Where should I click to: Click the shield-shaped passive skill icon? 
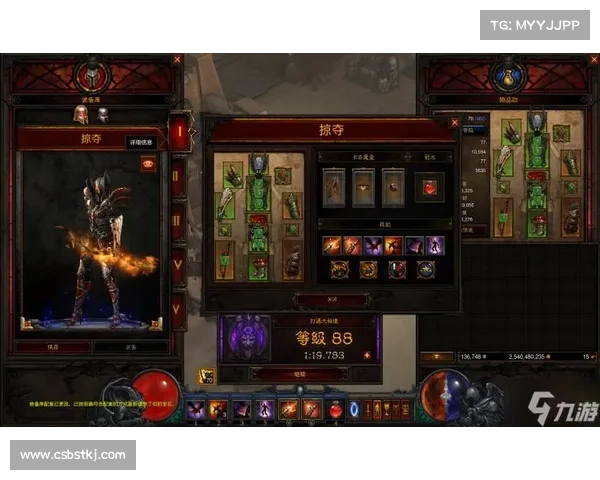[x=397, y=269]
